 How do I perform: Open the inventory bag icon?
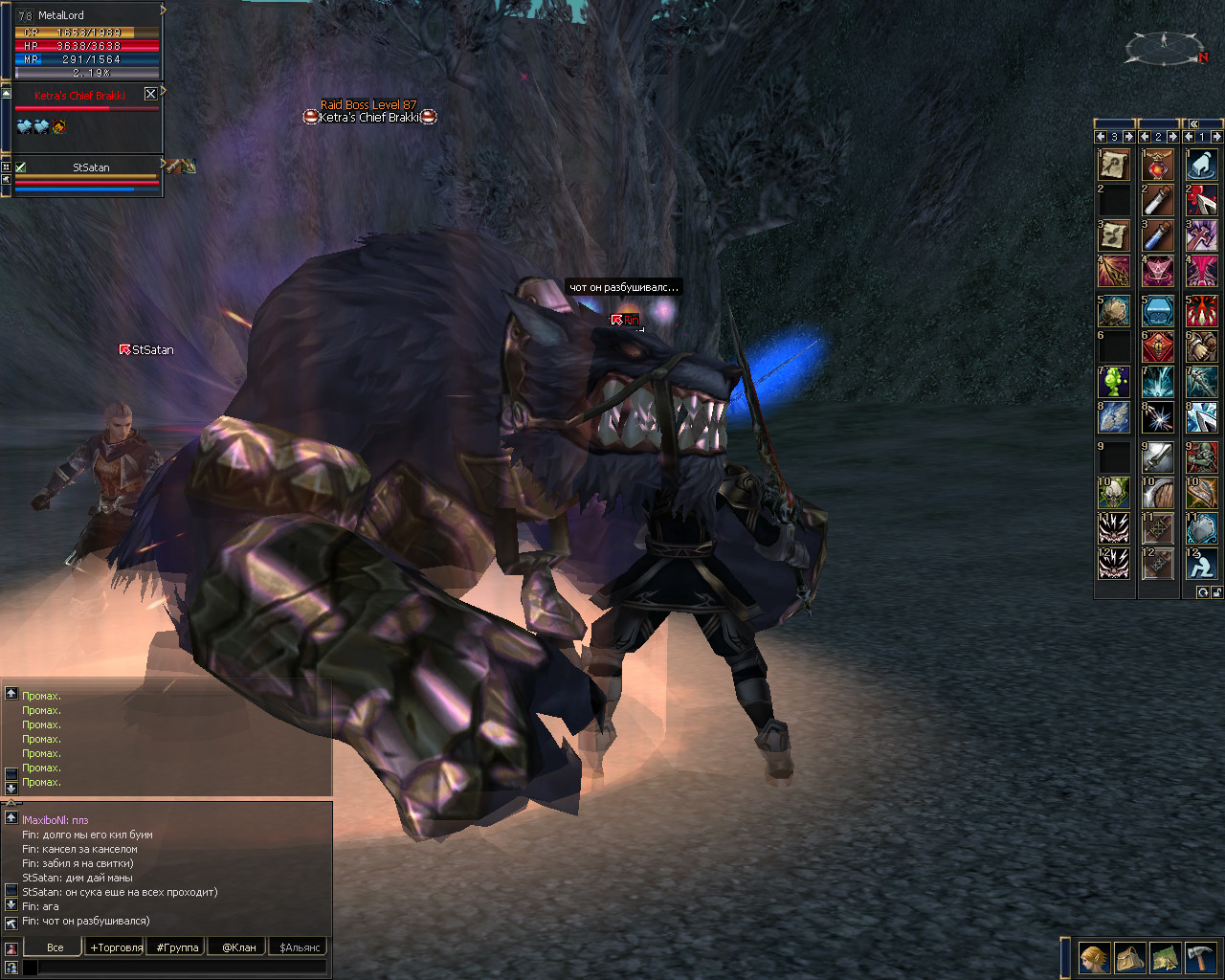[1129, 958]
